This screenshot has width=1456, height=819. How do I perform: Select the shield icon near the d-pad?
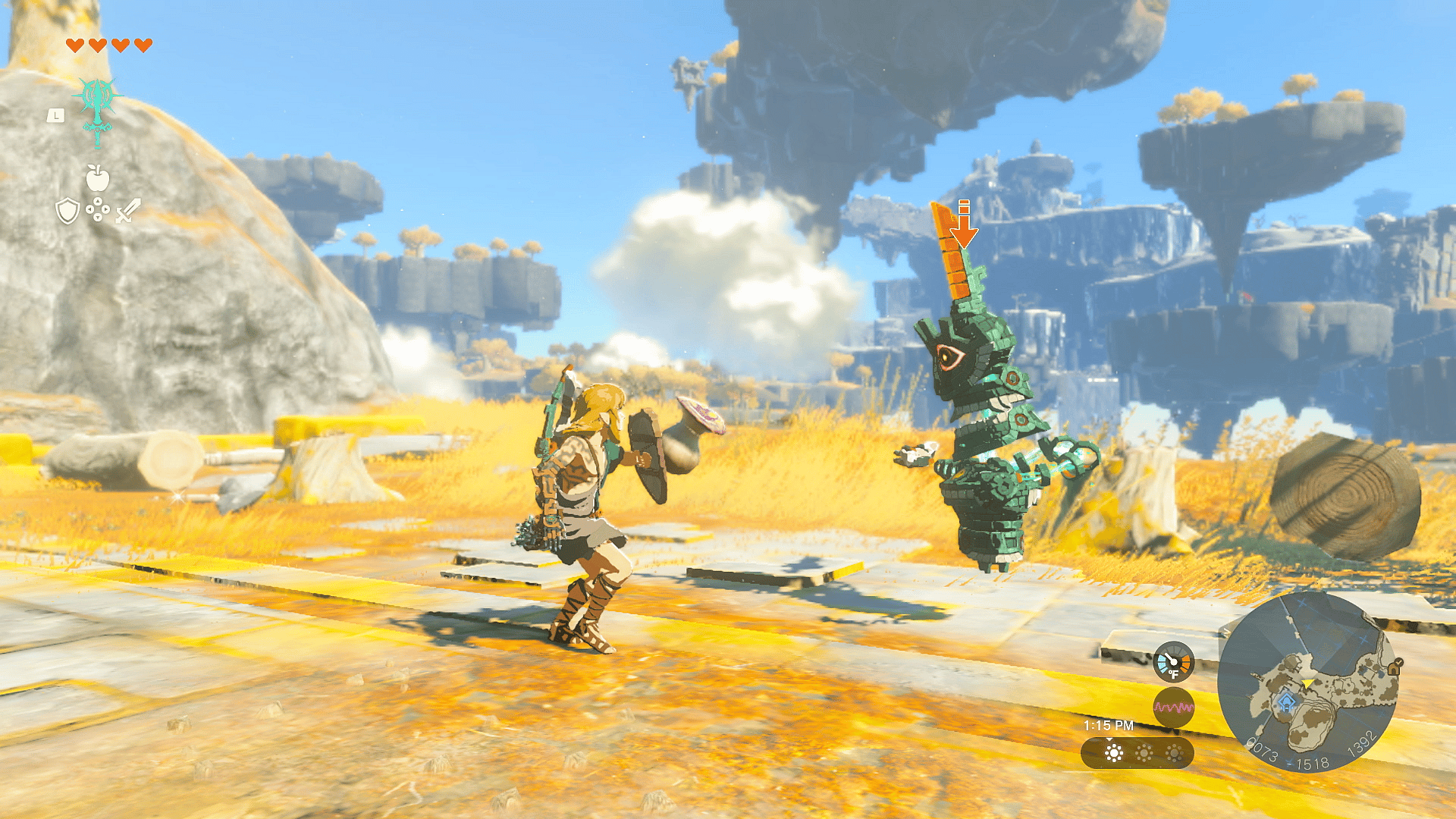coord(67,211)
